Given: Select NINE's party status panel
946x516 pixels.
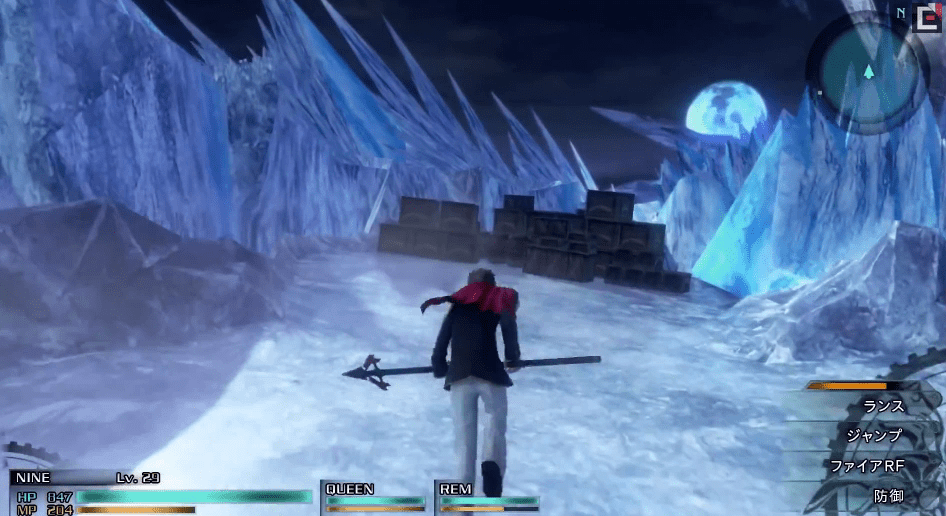Looking at the screenshot, I should point(160,494).
